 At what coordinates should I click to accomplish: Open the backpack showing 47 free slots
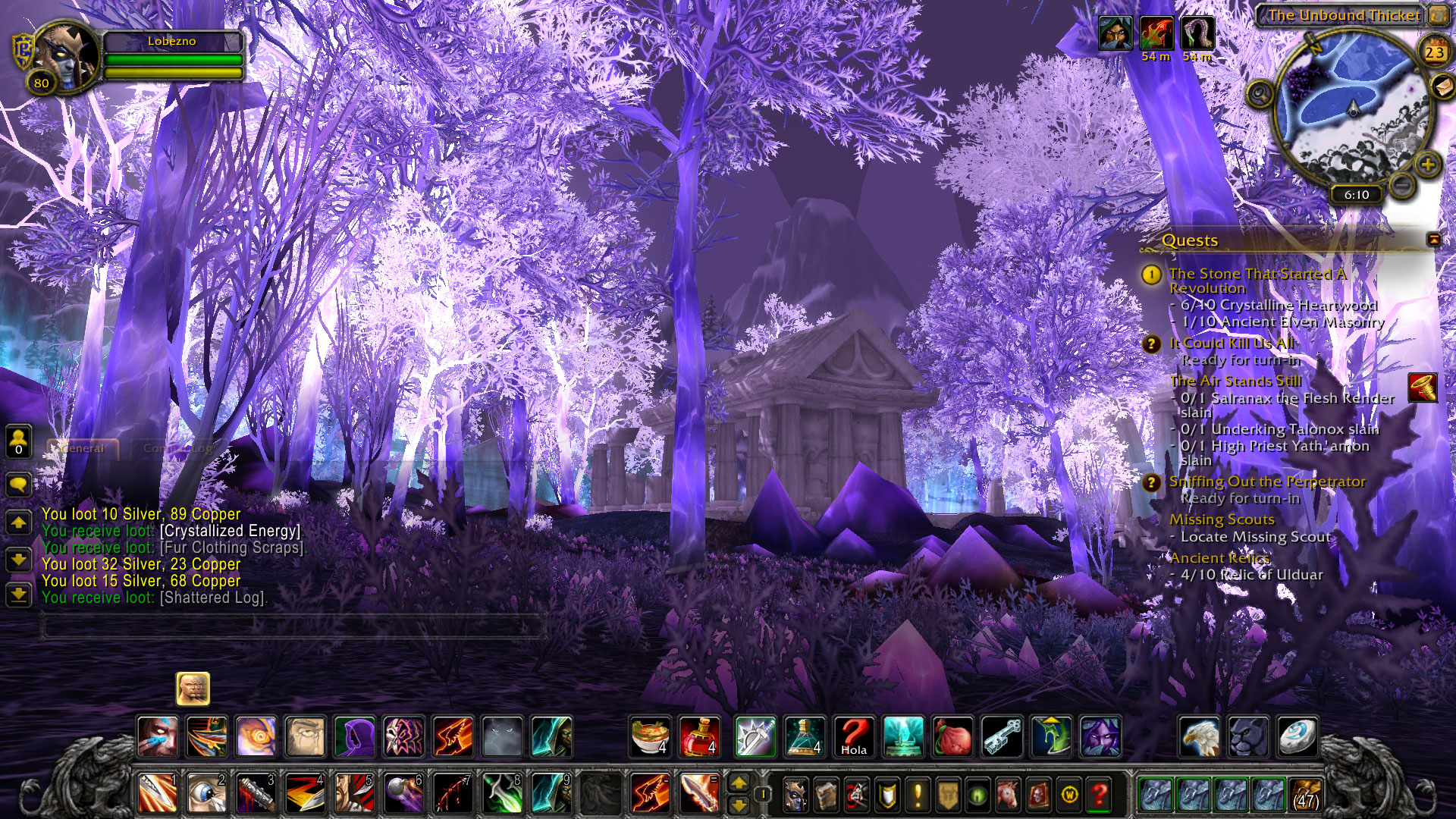(x=1305, y=794)
